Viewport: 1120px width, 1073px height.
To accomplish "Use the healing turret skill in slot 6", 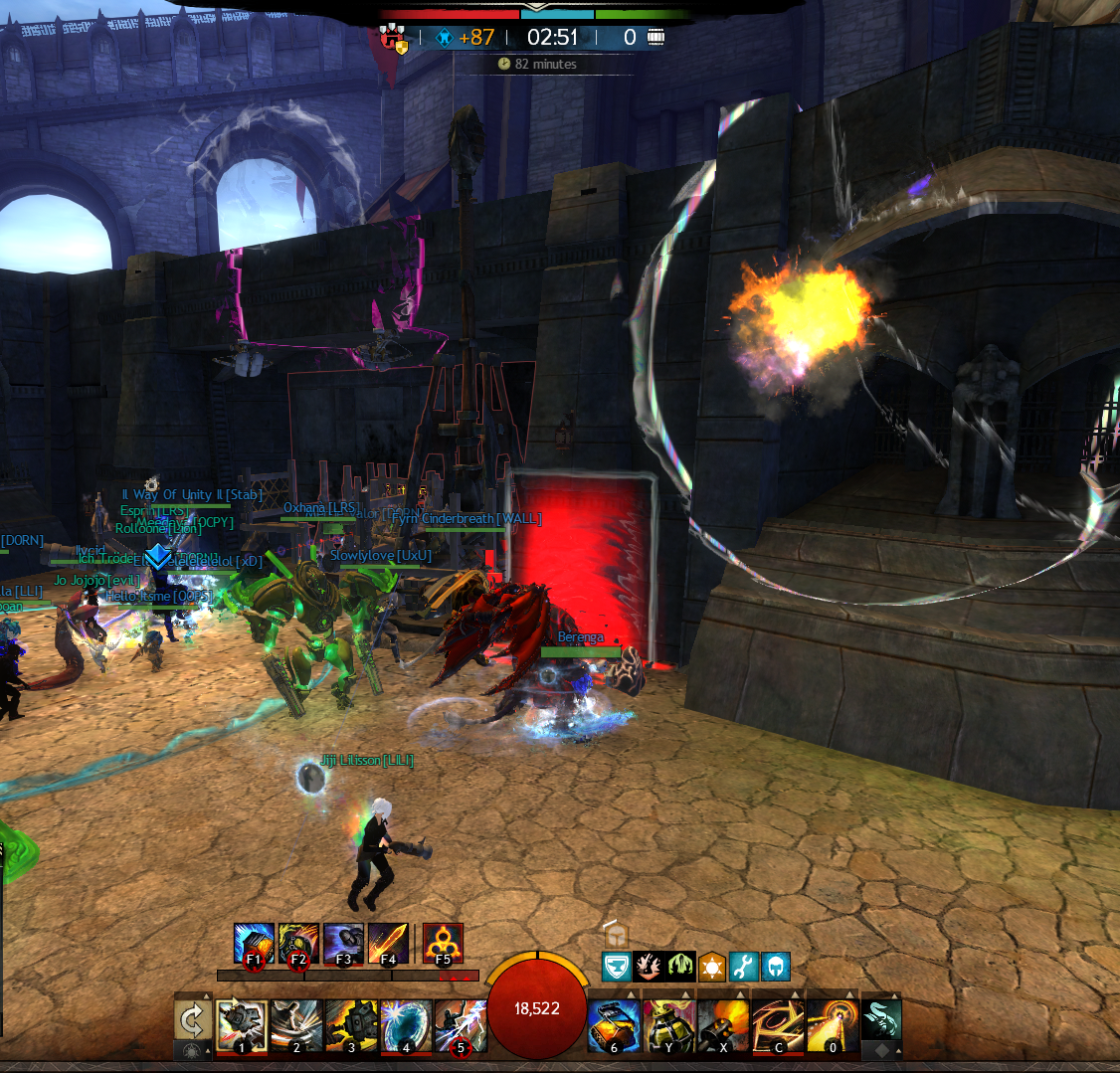I will 614,1025.
